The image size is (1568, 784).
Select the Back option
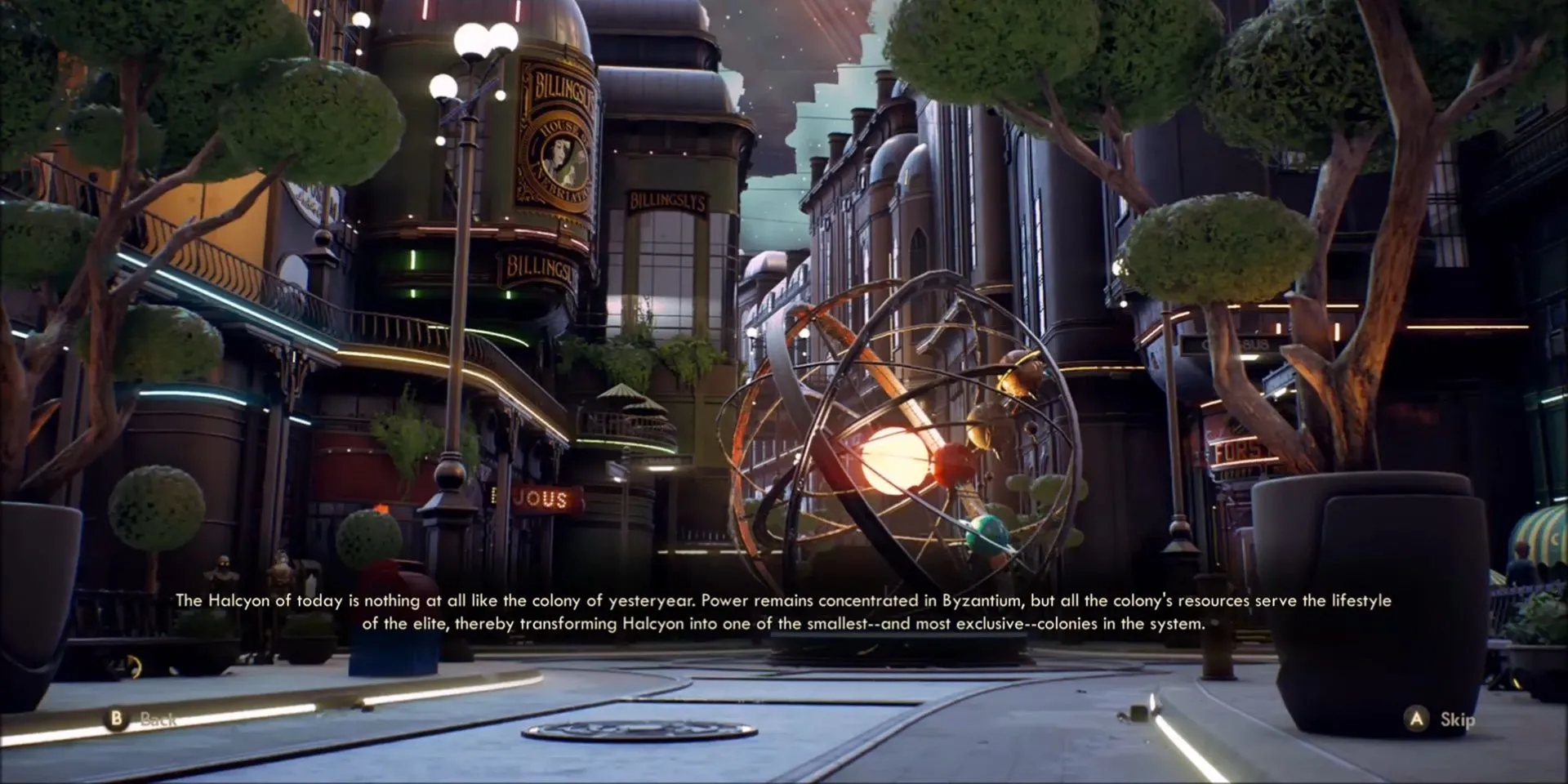[x=140, y=719]
